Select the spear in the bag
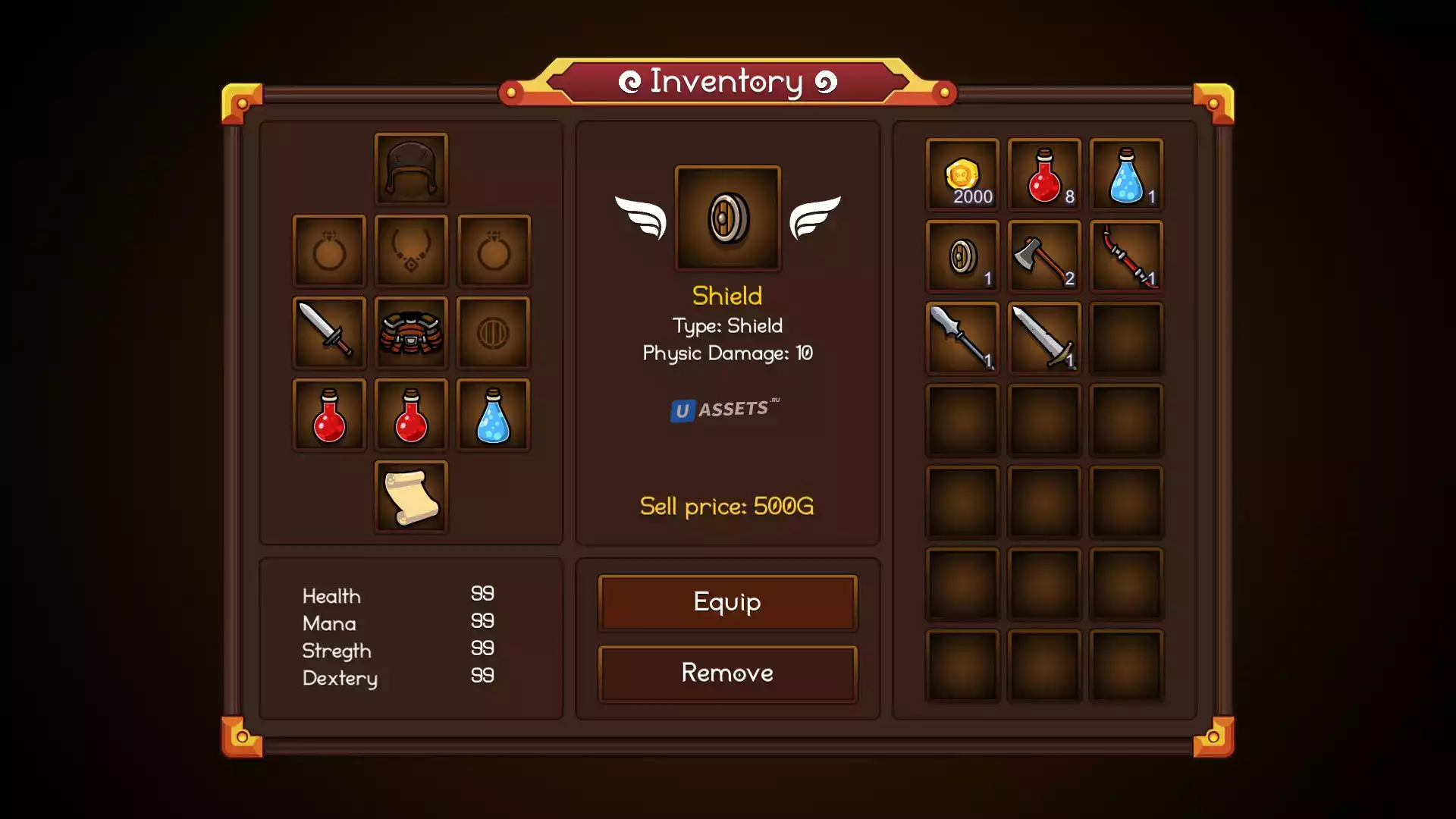The image size is (1456, 819). click(x=962, y=338)
